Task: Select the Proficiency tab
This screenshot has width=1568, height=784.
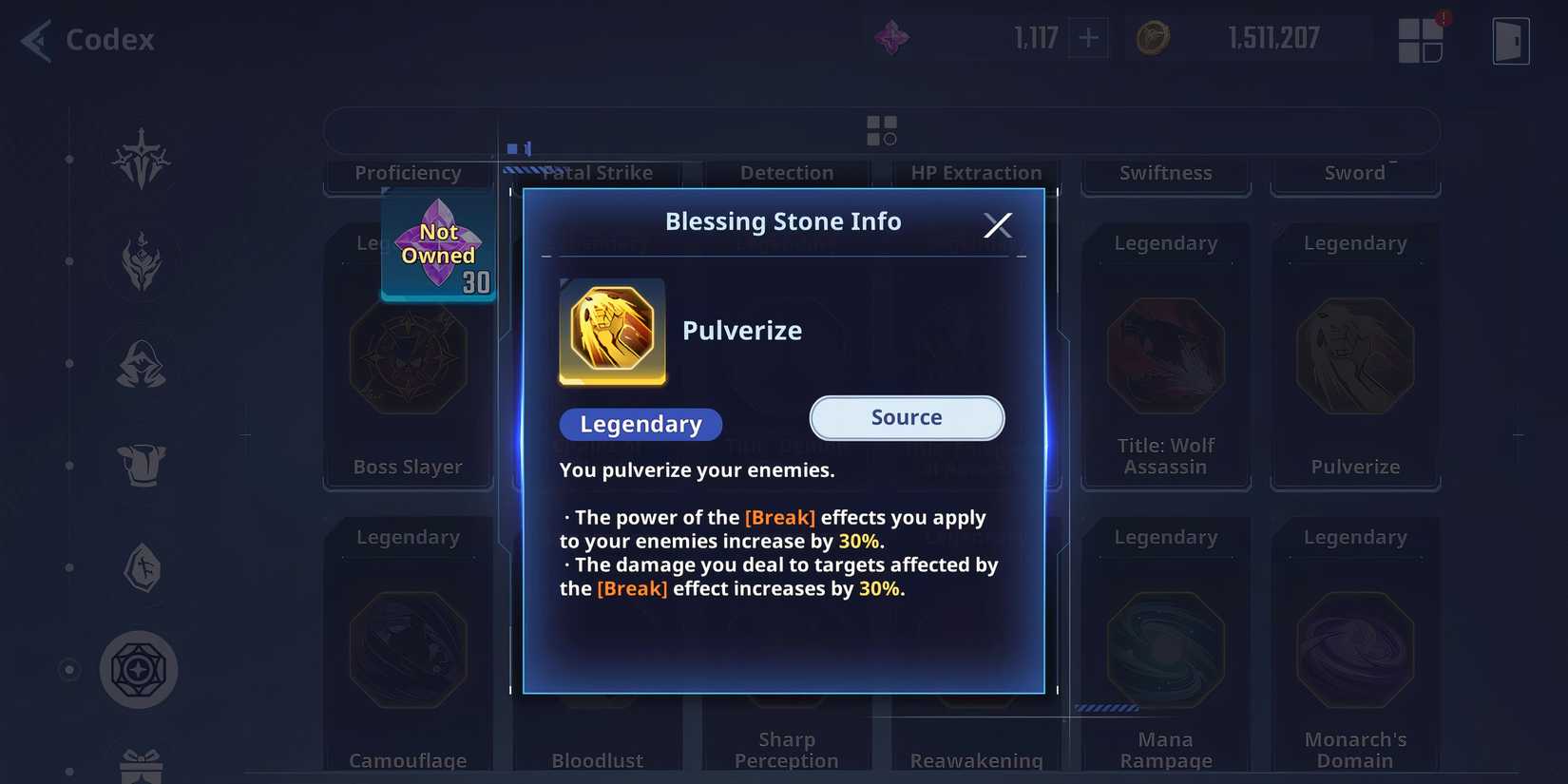Action: click(409, 173)
